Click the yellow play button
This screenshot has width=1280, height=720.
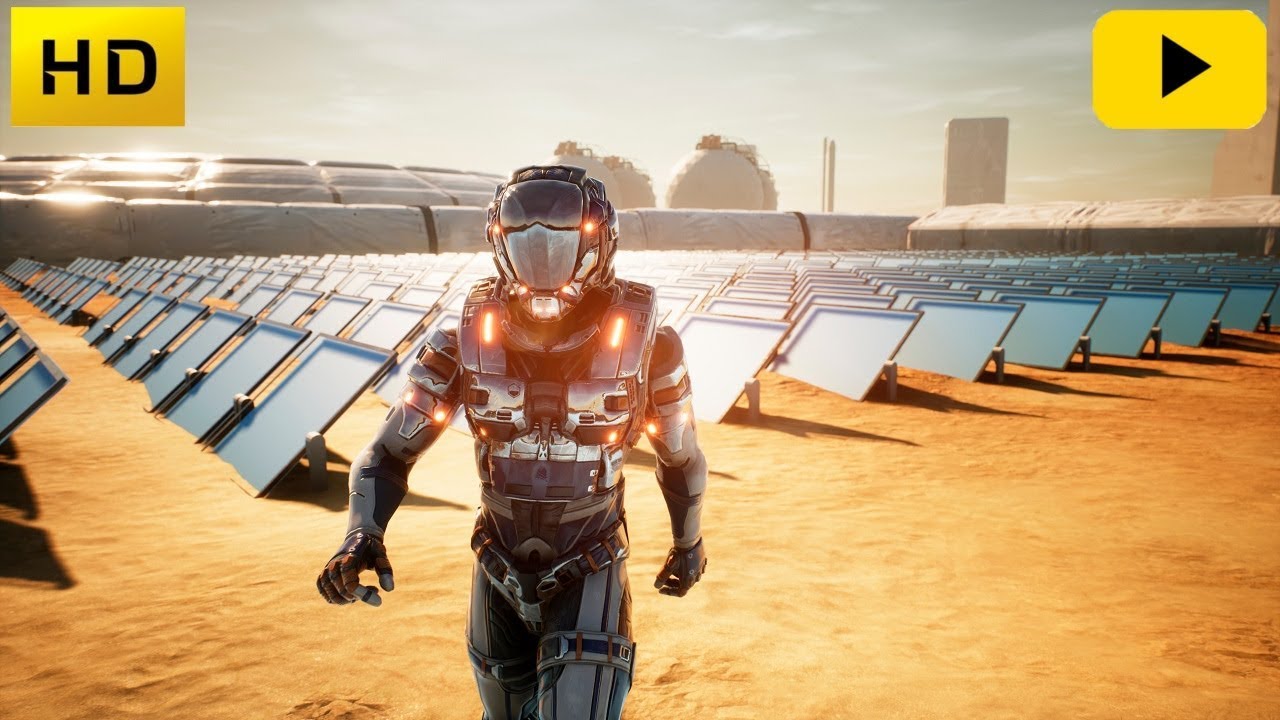tap(1179, 69)
